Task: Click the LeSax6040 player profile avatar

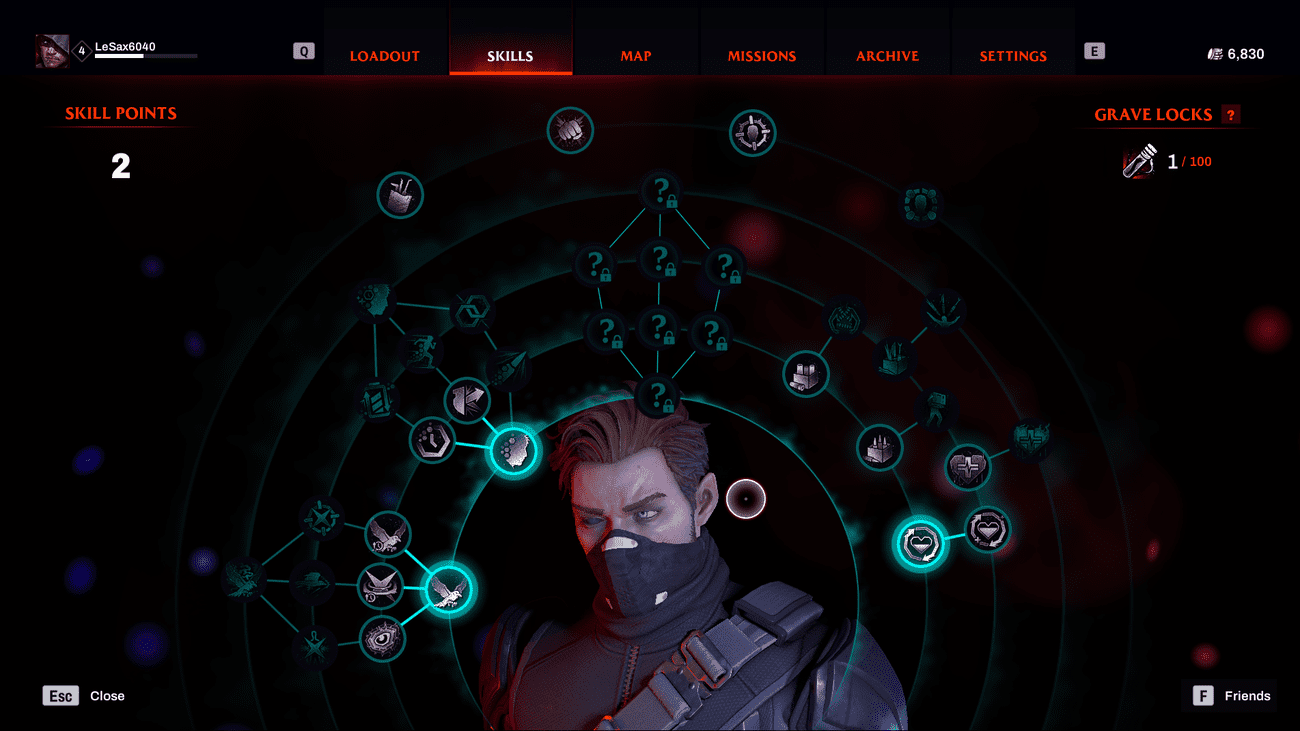Action: click(x=53, y=51)
